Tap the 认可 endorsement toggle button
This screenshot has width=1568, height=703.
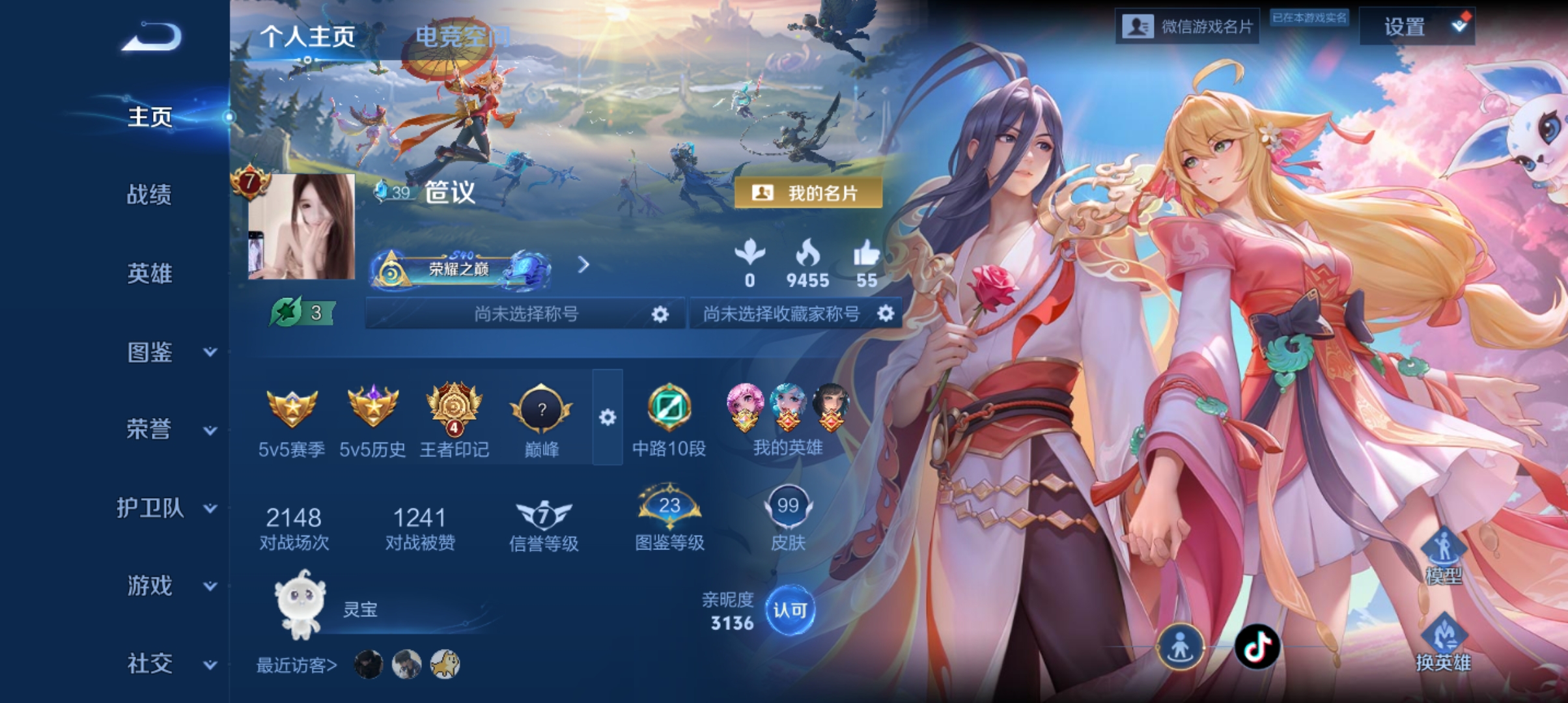pyautogui.click(x=790, y=610)
